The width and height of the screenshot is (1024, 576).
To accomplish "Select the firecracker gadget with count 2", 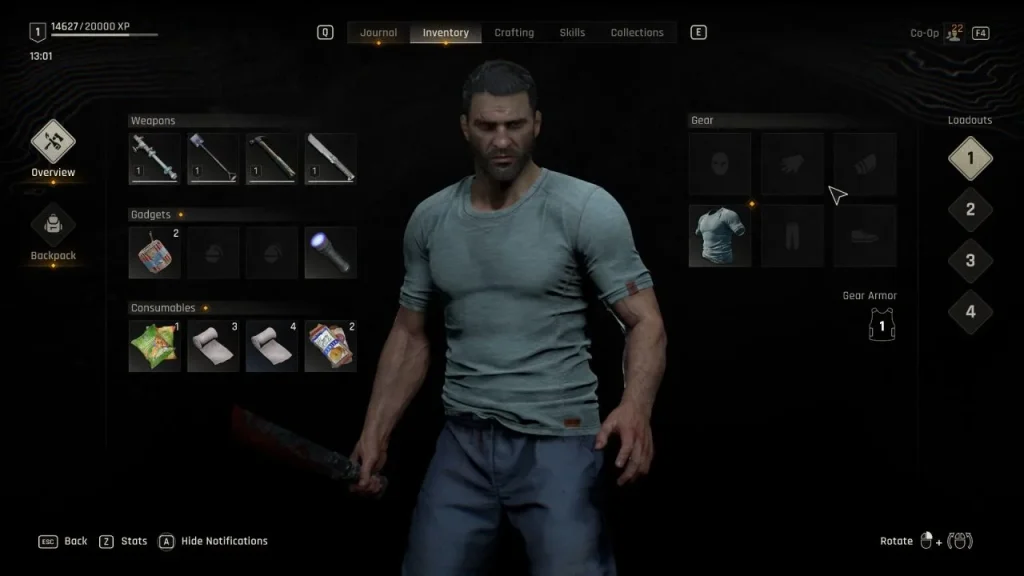I will [x=155, y=252].
